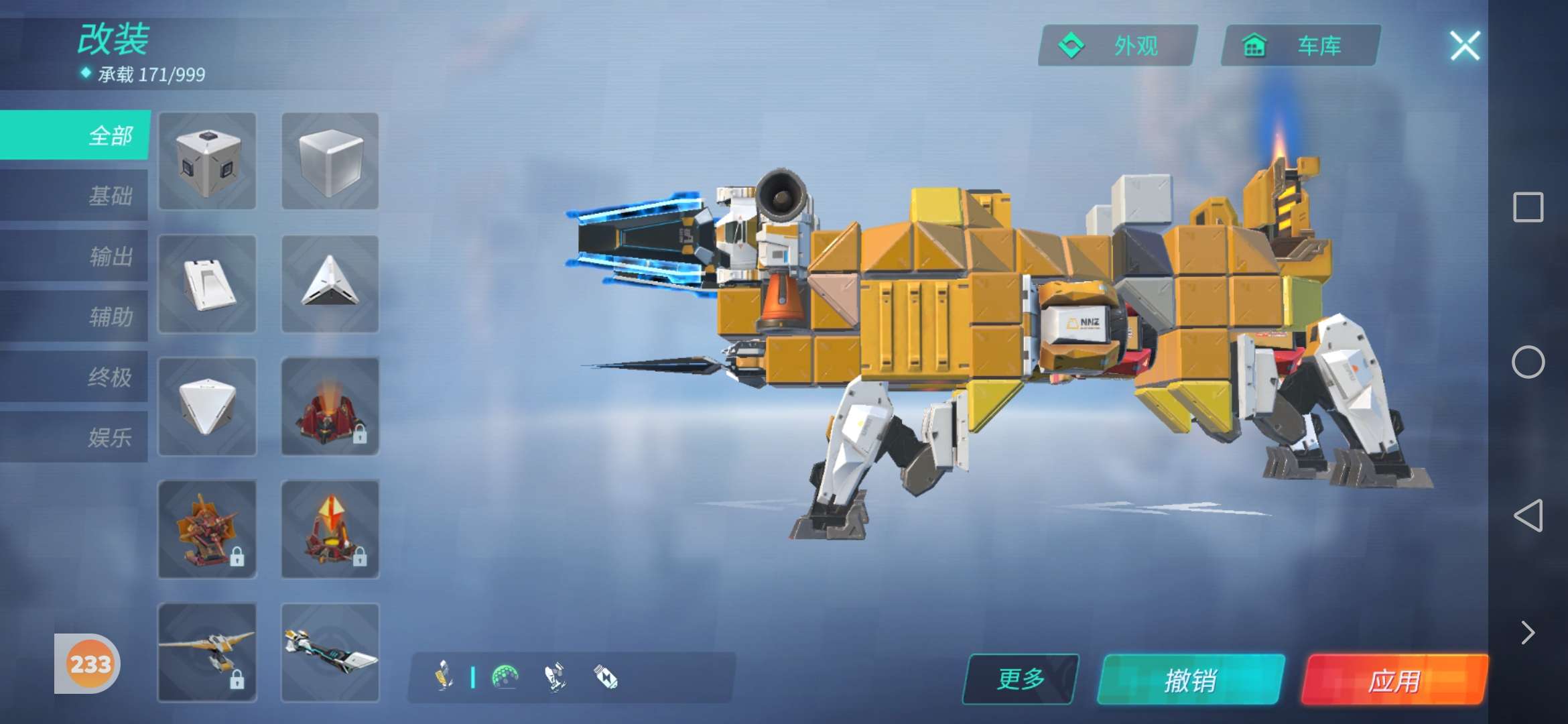
Task: Click the 更多 more options button
Action: click(x=1021, y=679)
